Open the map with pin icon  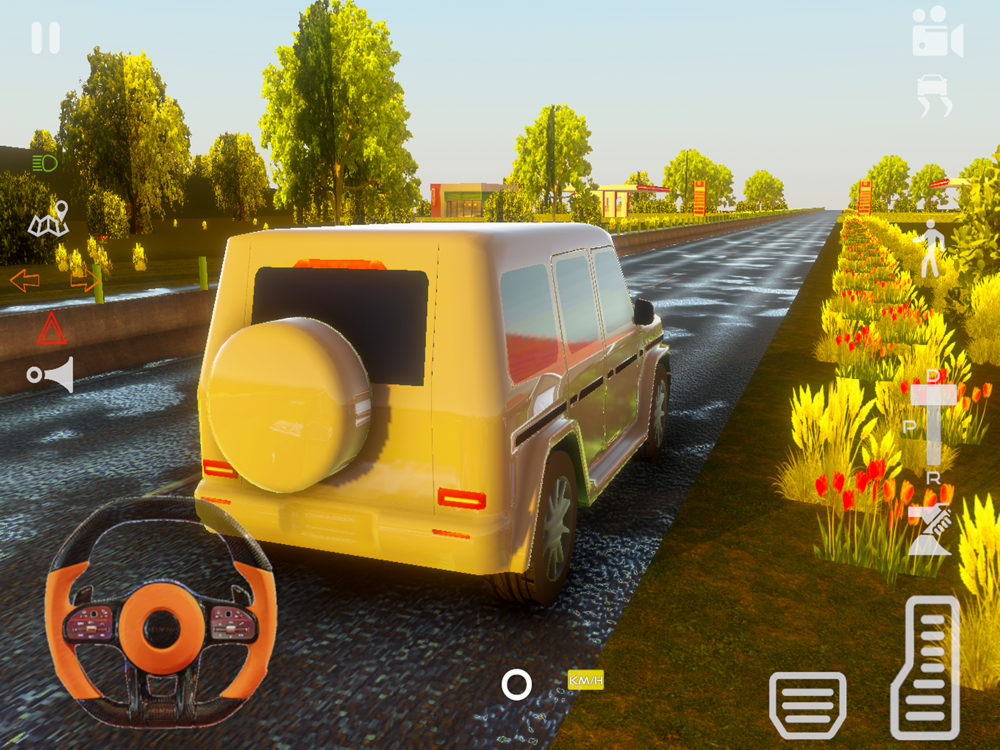pos(48,219)
